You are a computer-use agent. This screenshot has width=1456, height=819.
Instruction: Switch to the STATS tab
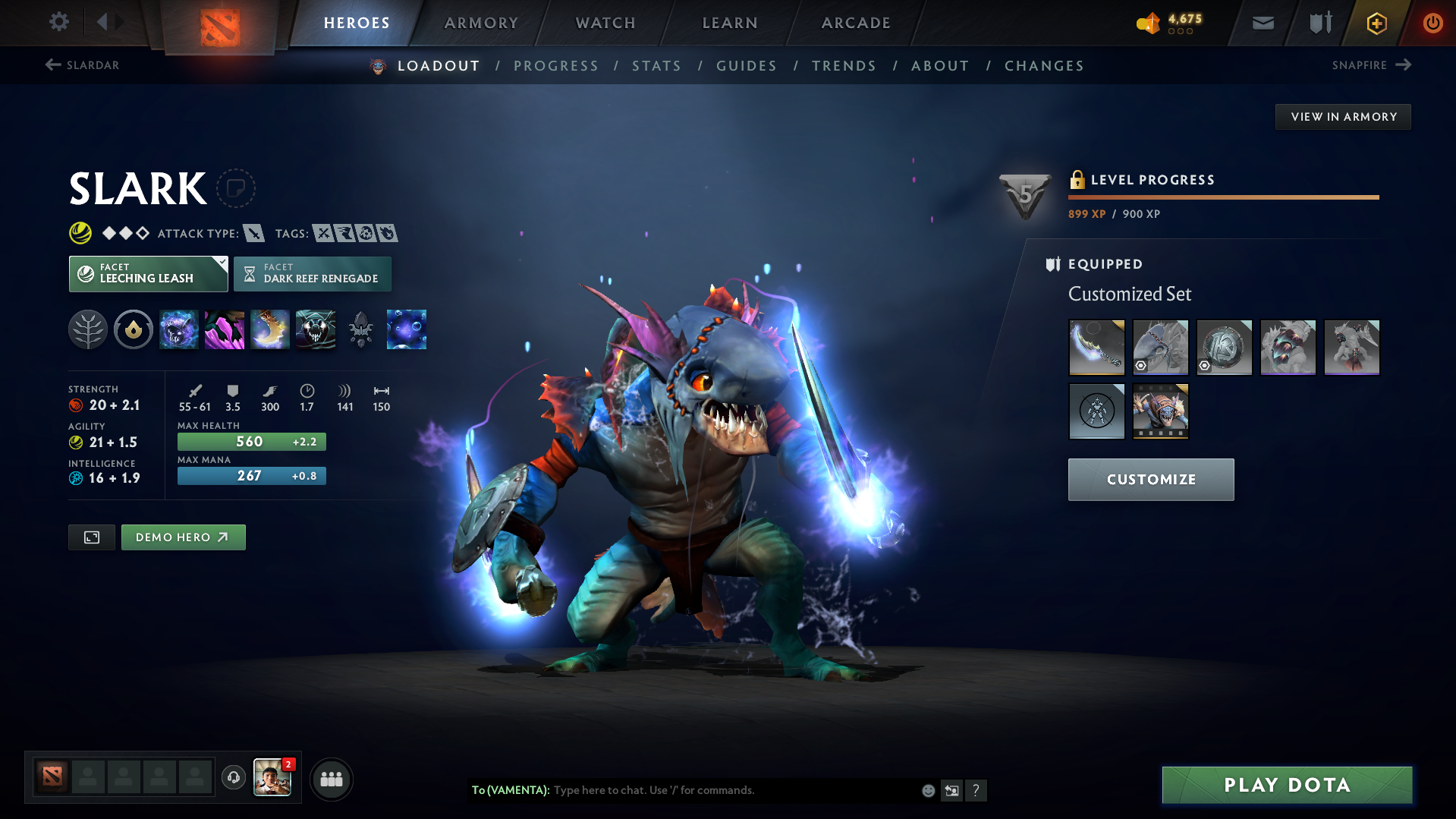point(656,65)
